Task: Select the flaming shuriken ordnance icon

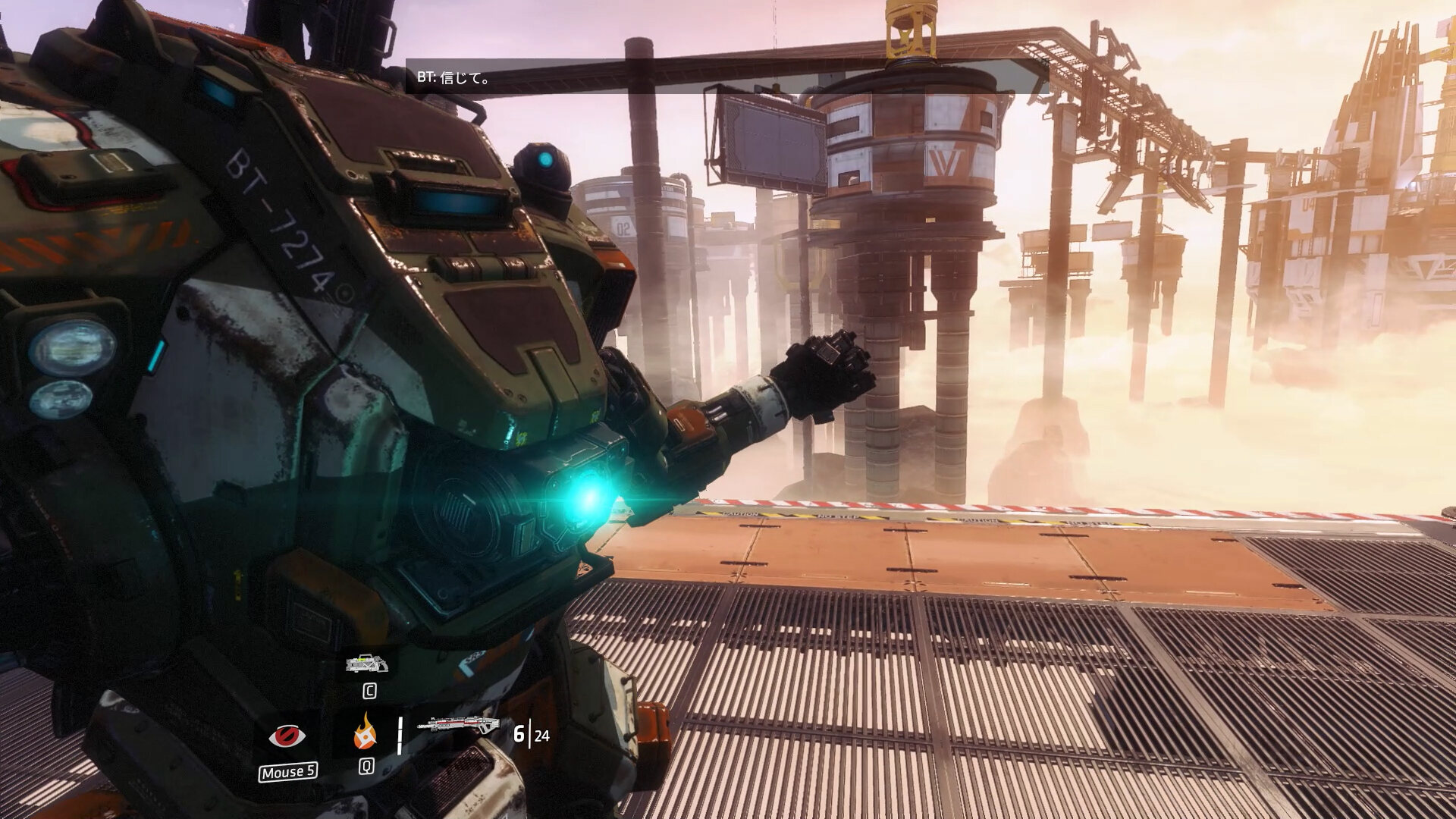Action: pyautogui.click(x=366, y=733)
